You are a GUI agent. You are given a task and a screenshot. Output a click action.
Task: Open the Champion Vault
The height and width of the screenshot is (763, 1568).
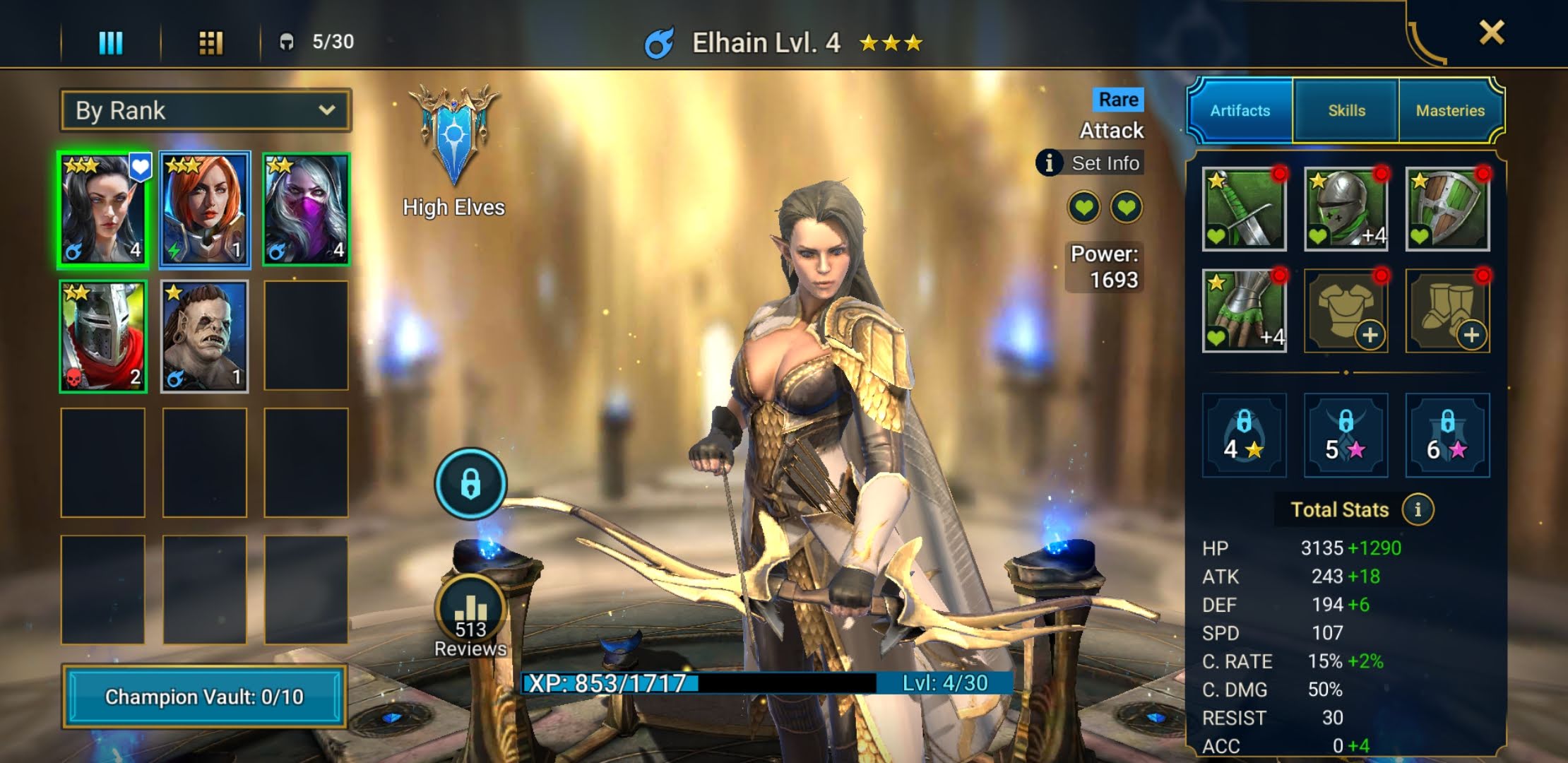pos(204,697)
